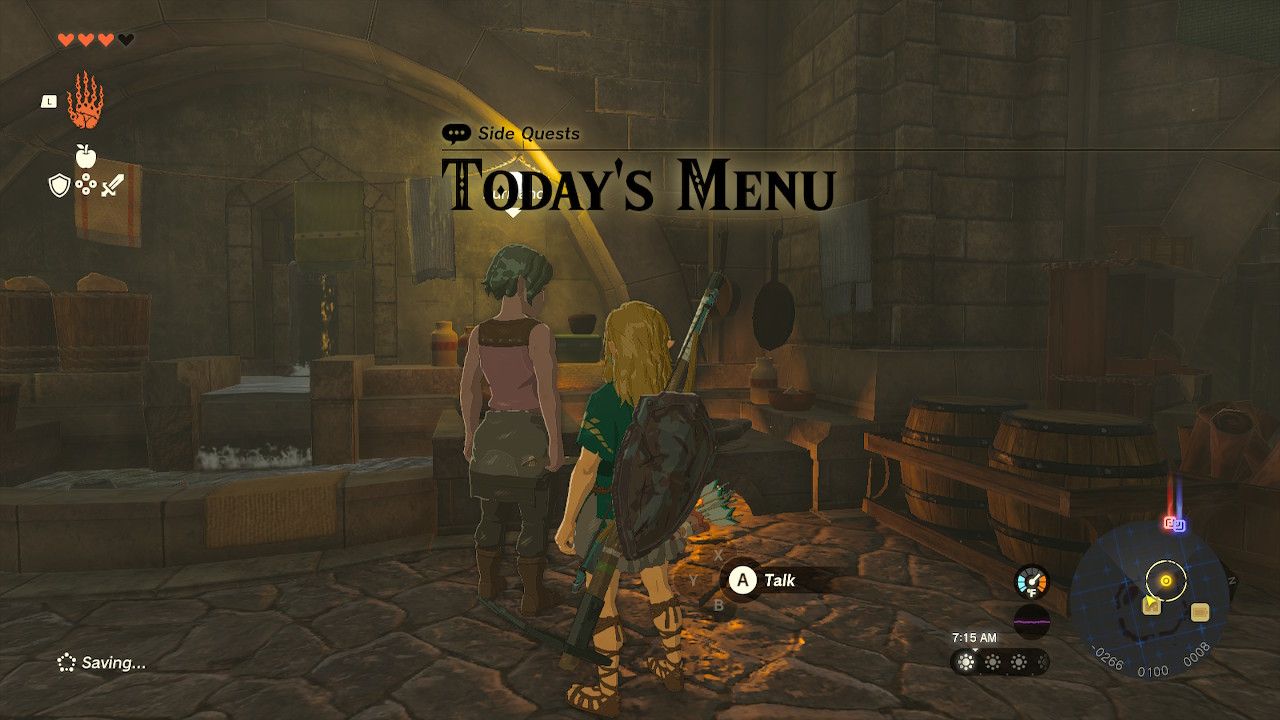1280x720 pixels.
Task: Click the scroll icon on the minimap
Action: [x=1201, y=613]
